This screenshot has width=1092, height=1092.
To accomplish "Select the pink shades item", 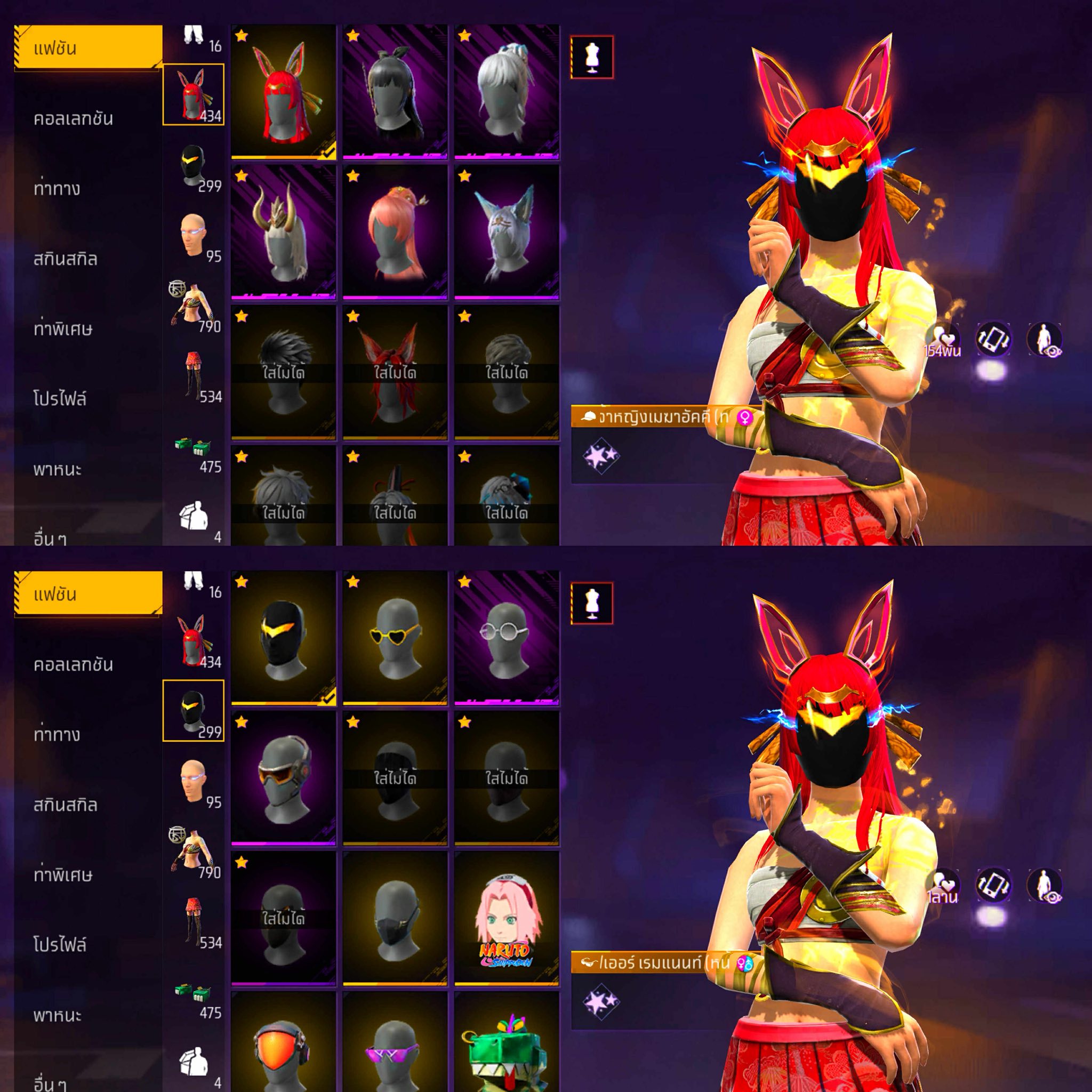I will point(395,1046).
